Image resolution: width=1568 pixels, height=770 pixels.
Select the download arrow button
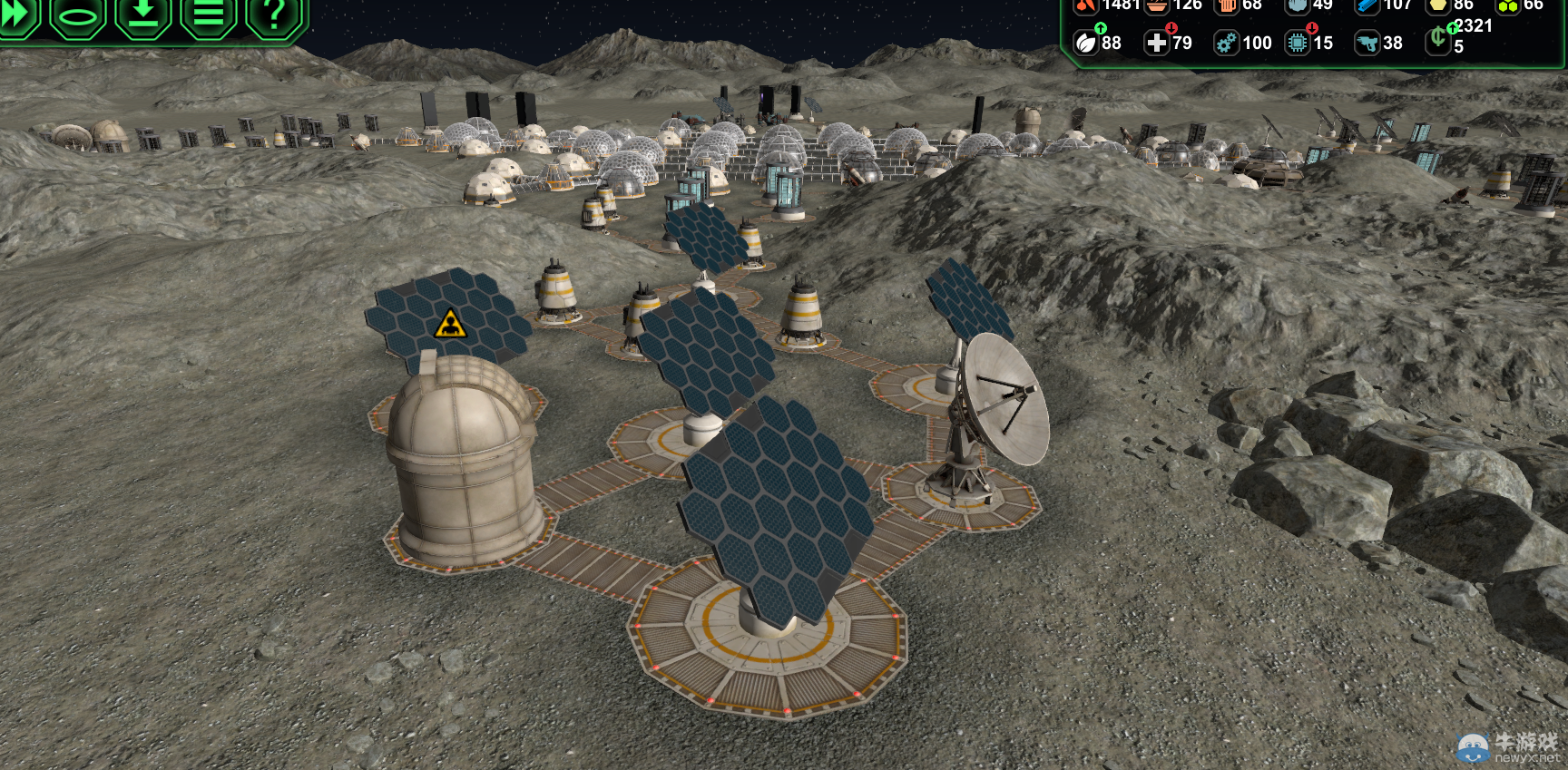pos(143,14)
